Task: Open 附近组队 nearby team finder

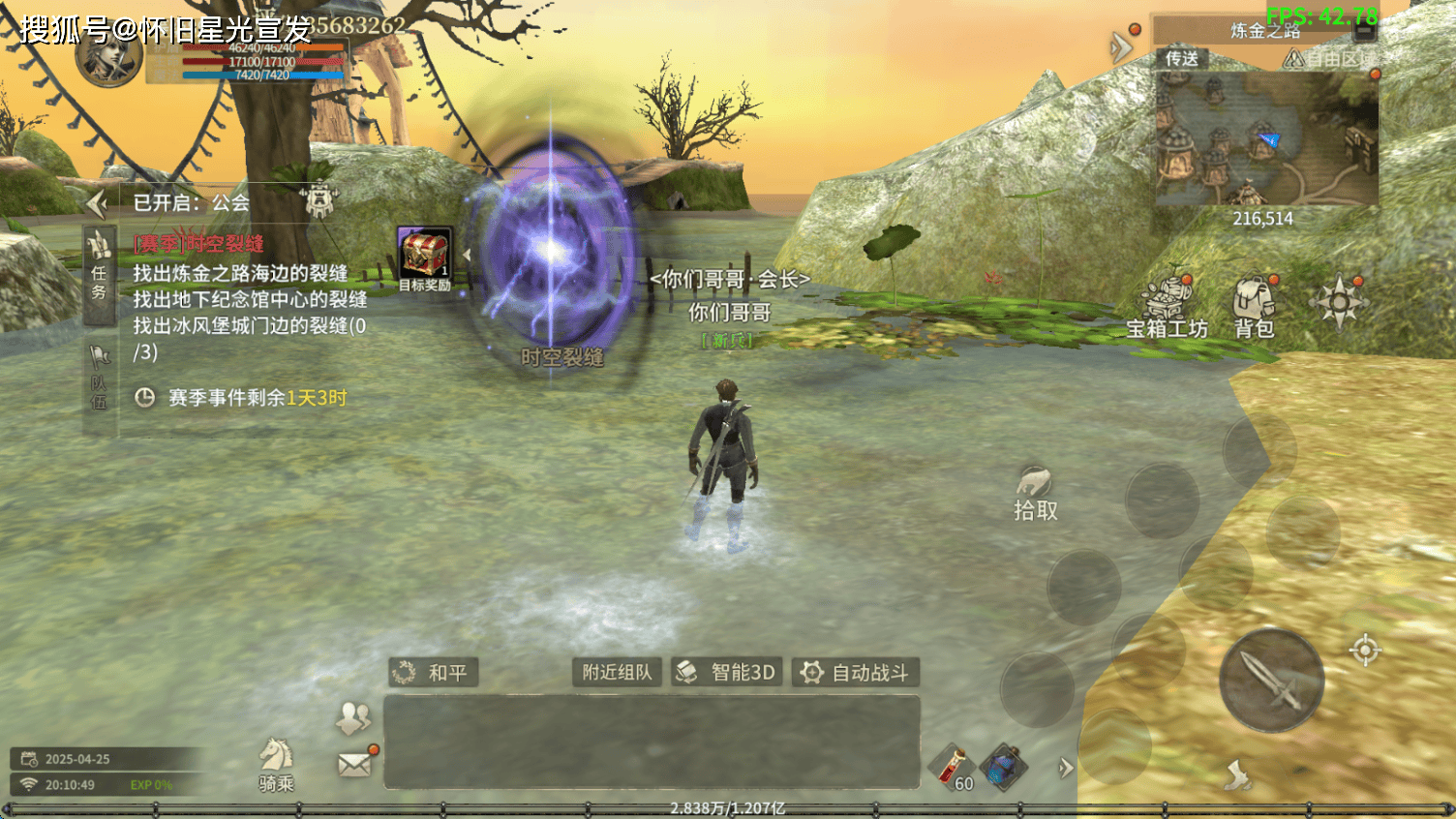Action: tap(617, 672)
